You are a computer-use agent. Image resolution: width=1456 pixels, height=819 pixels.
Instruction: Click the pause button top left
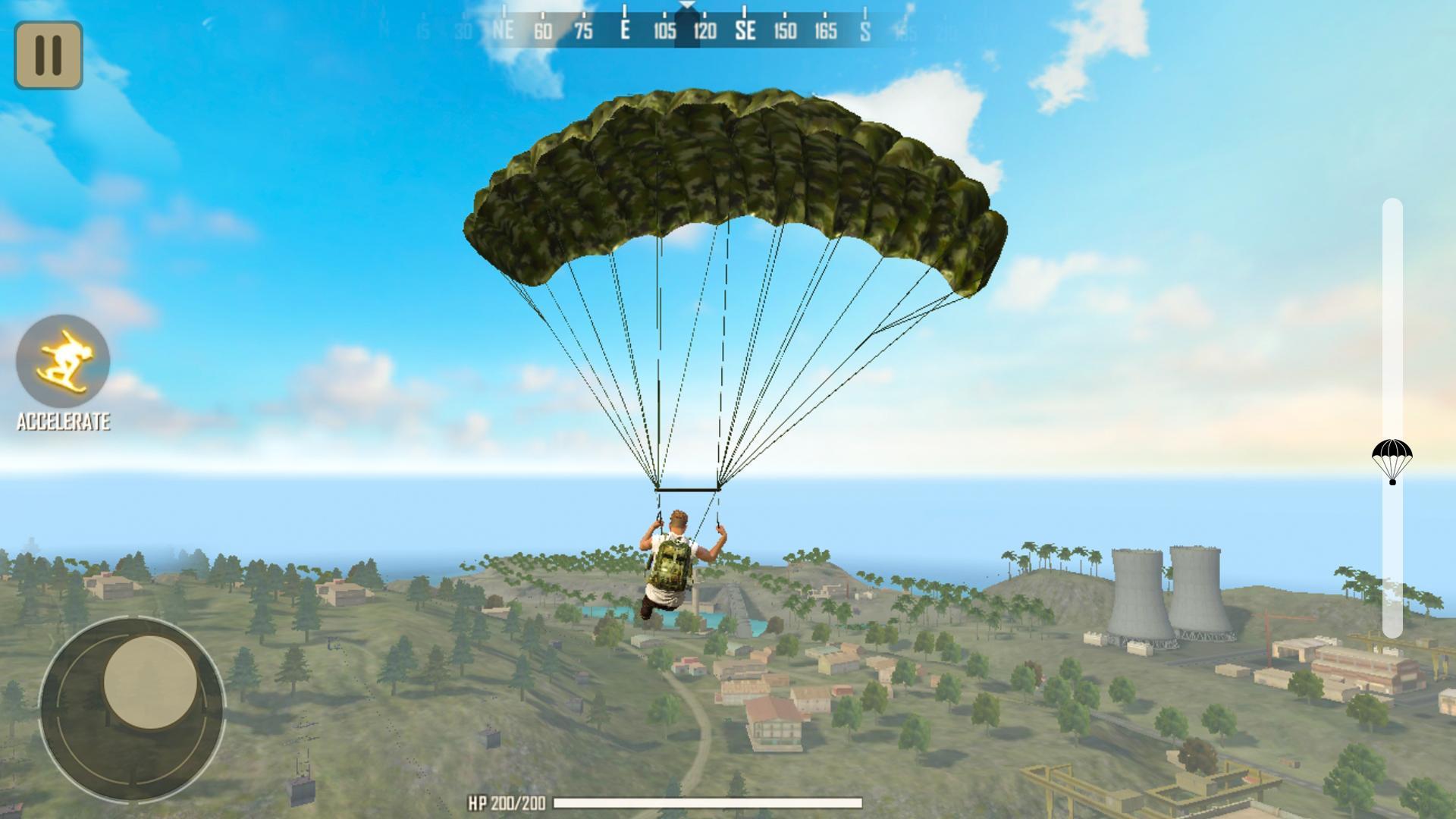click(47, 53)
